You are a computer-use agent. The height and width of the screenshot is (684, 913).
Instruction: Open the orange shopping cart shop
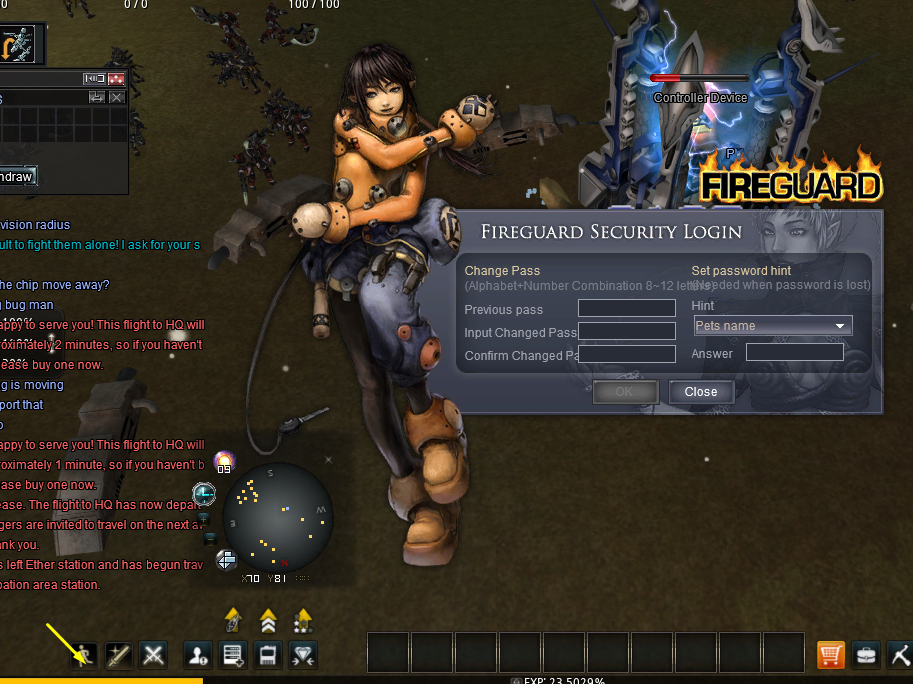tap(831, 656)
